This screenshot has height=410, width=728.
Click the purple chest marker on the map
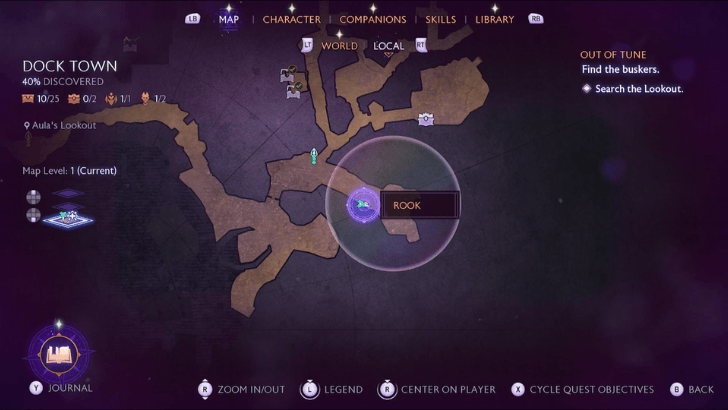426,119
